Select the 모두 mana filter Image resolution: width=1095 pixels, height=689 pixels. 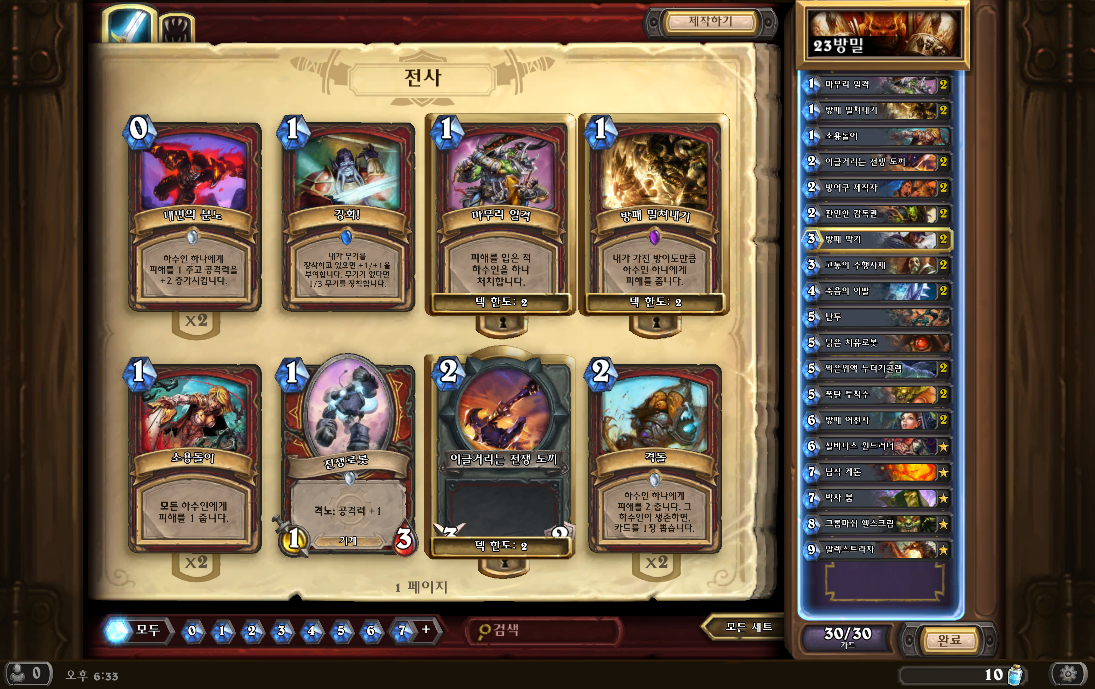coord(138,630)
